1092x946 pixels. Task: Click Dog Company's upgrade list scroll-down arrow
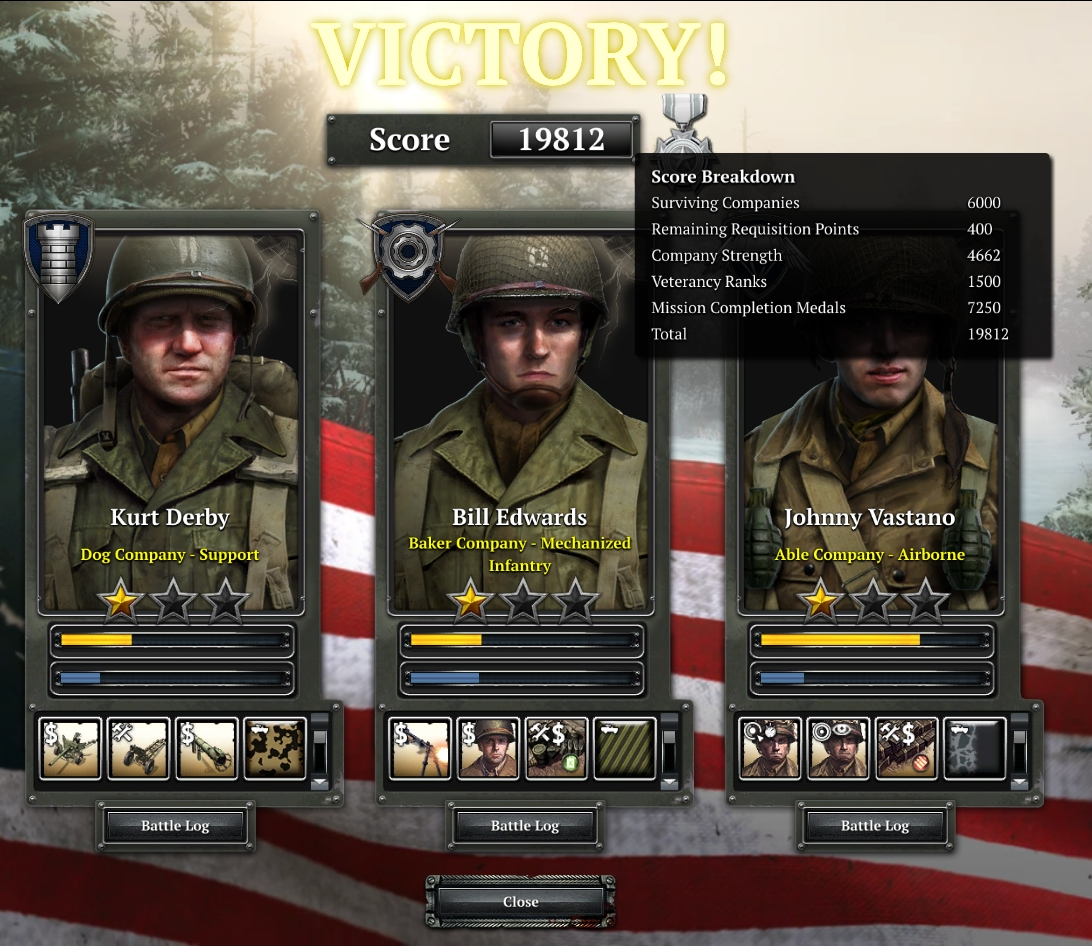[x=320, y=783]
